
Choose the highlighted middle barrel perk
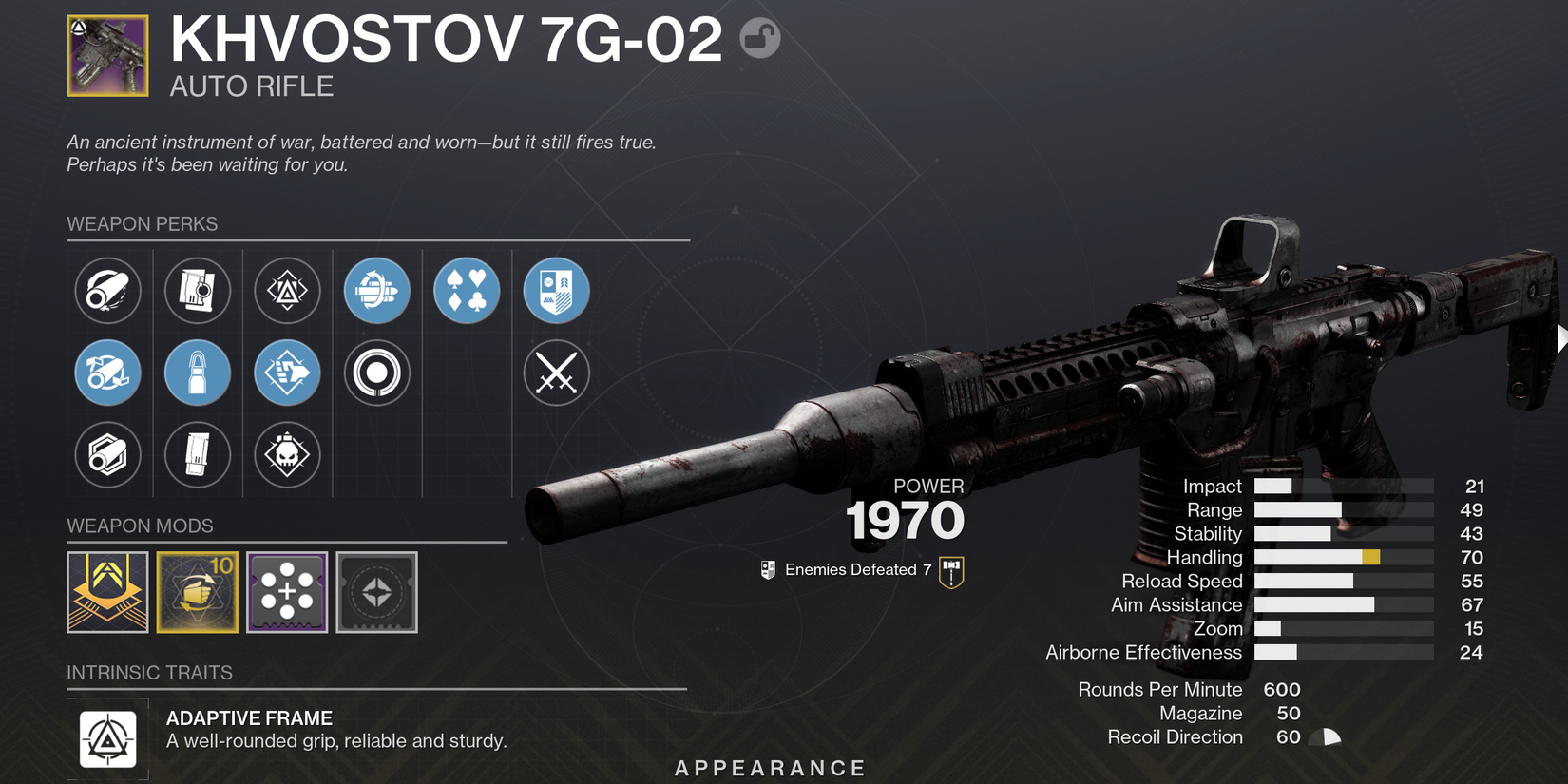click(107, 373)
